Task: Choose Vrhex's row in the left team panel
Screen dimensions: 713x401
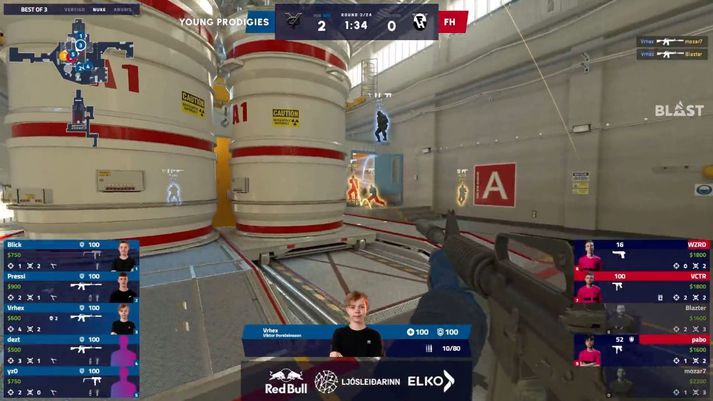Action: pos(68,317)
